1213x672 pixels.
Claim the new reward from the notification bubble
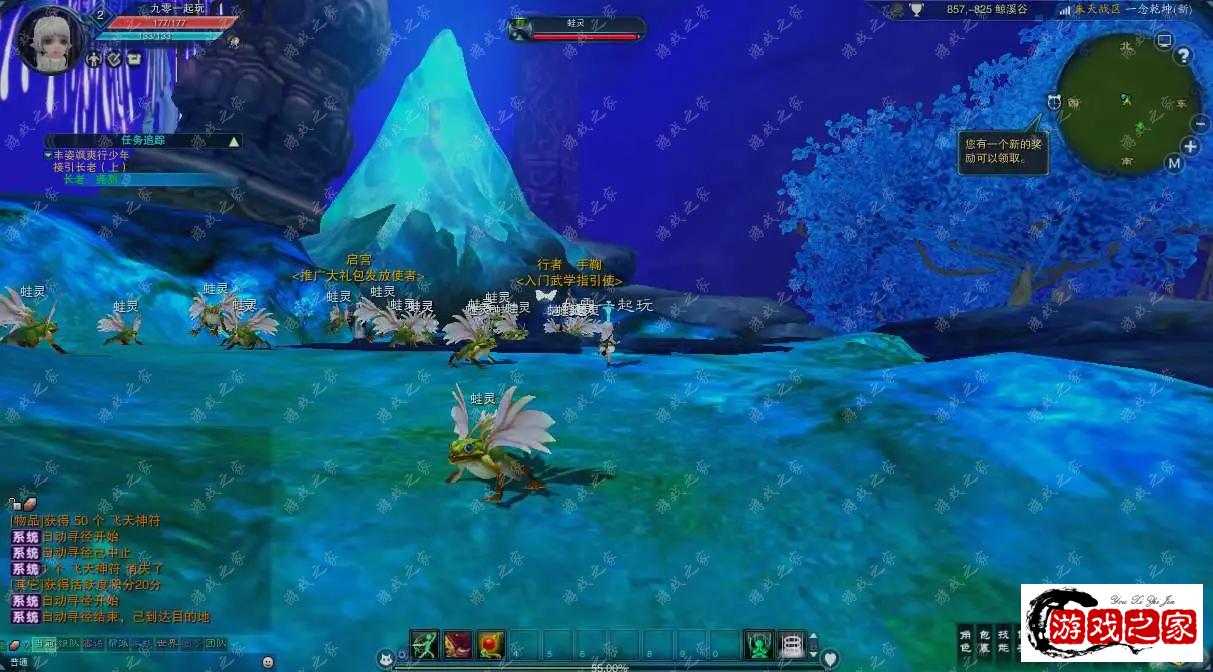click(1003, 151)
